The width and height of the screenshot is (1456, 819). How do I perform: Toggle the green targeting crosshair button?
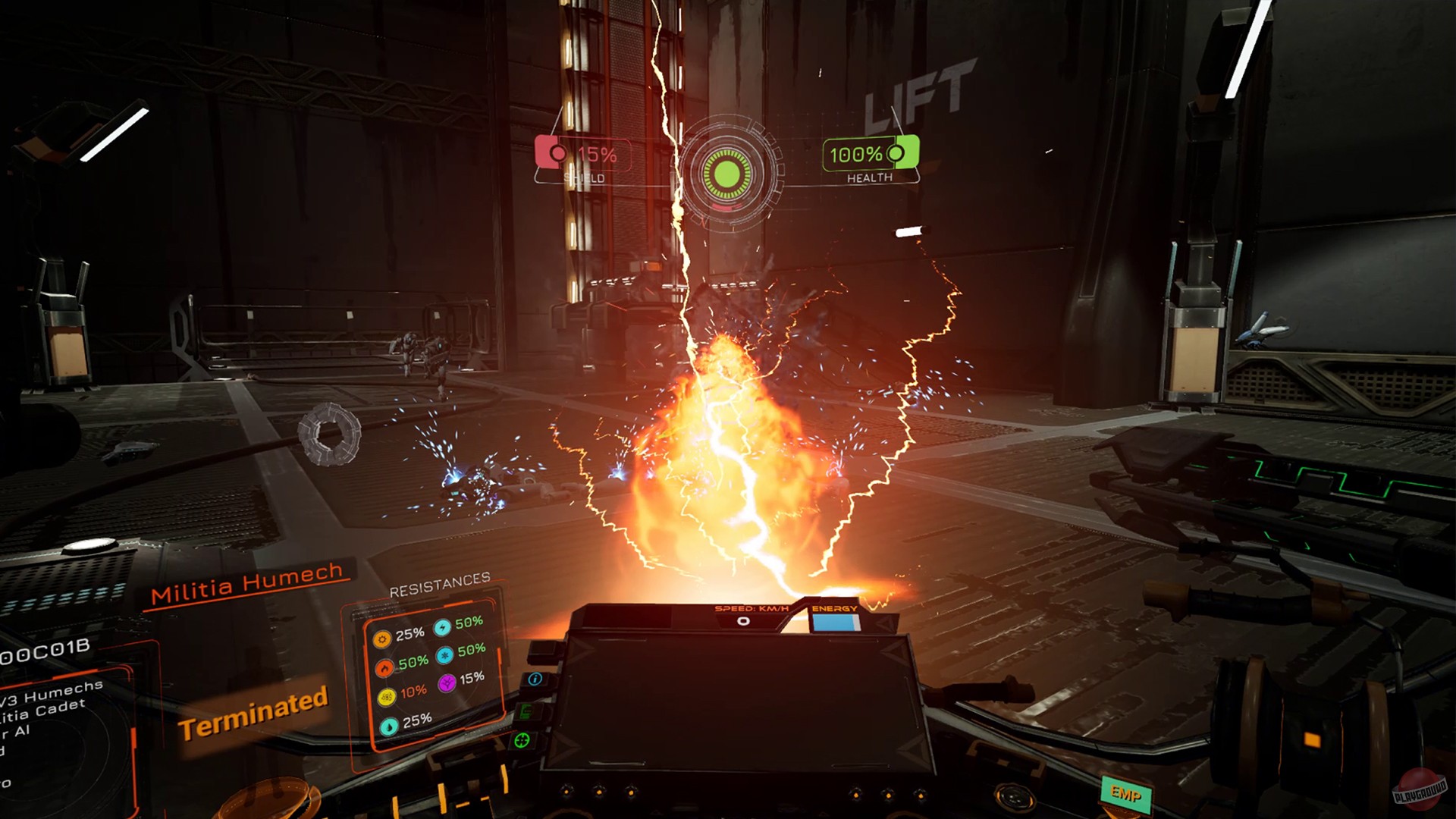tap(522, 740)
